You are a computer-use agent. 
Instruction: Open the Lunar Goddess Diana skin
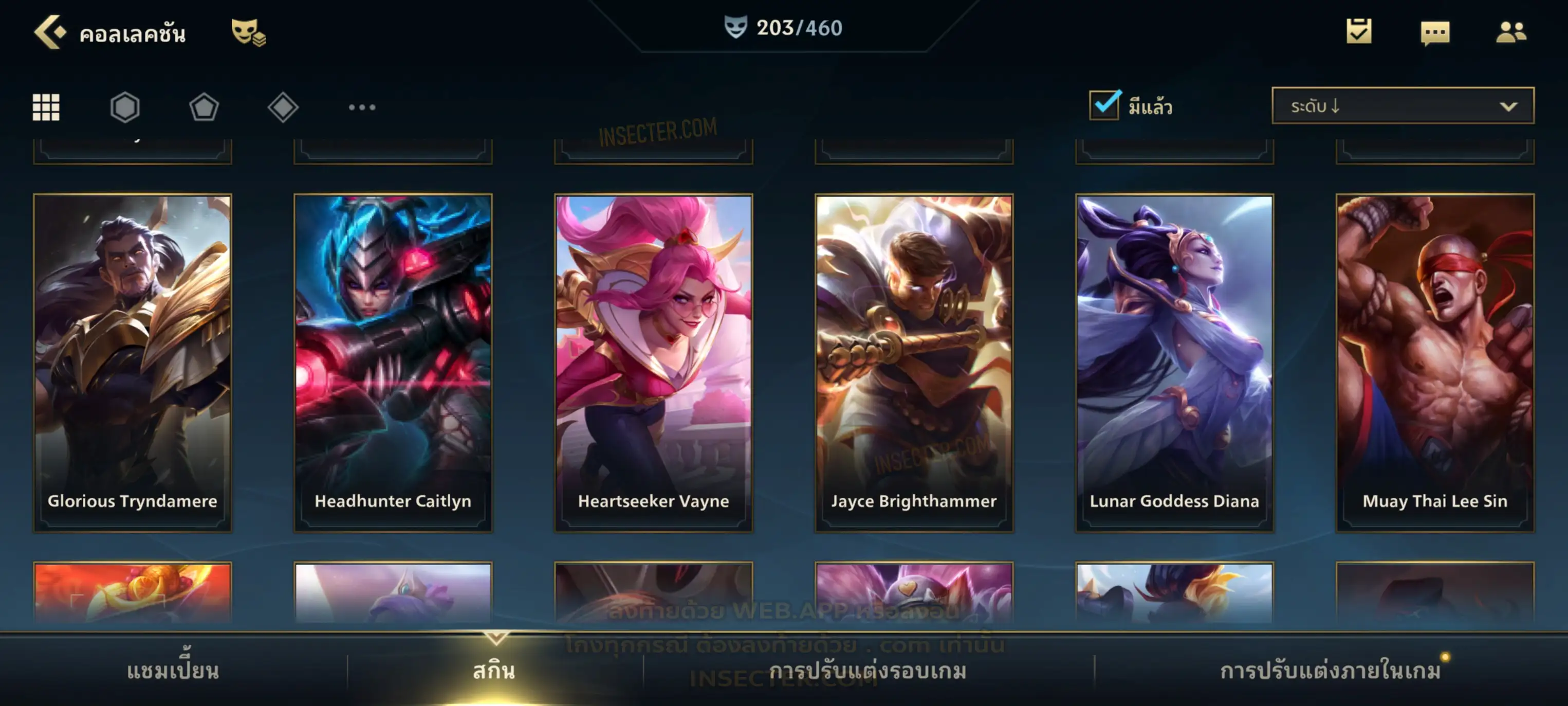pyautogui.click(x=1175, y=363)
